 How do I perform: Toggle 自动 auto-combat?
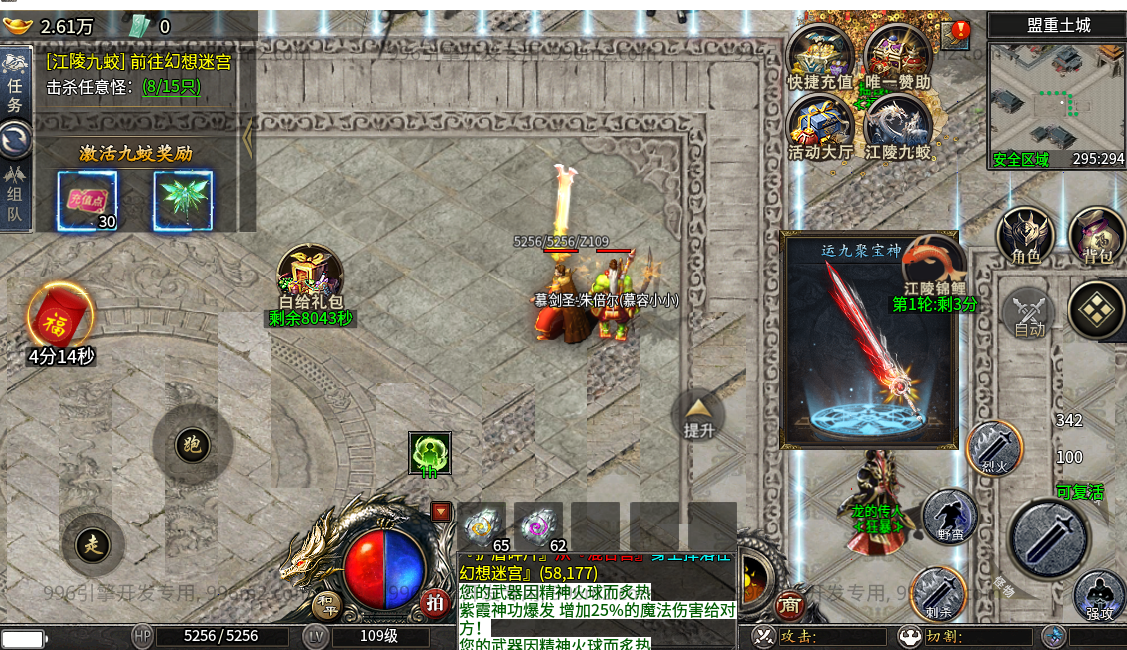(1029, 311)
